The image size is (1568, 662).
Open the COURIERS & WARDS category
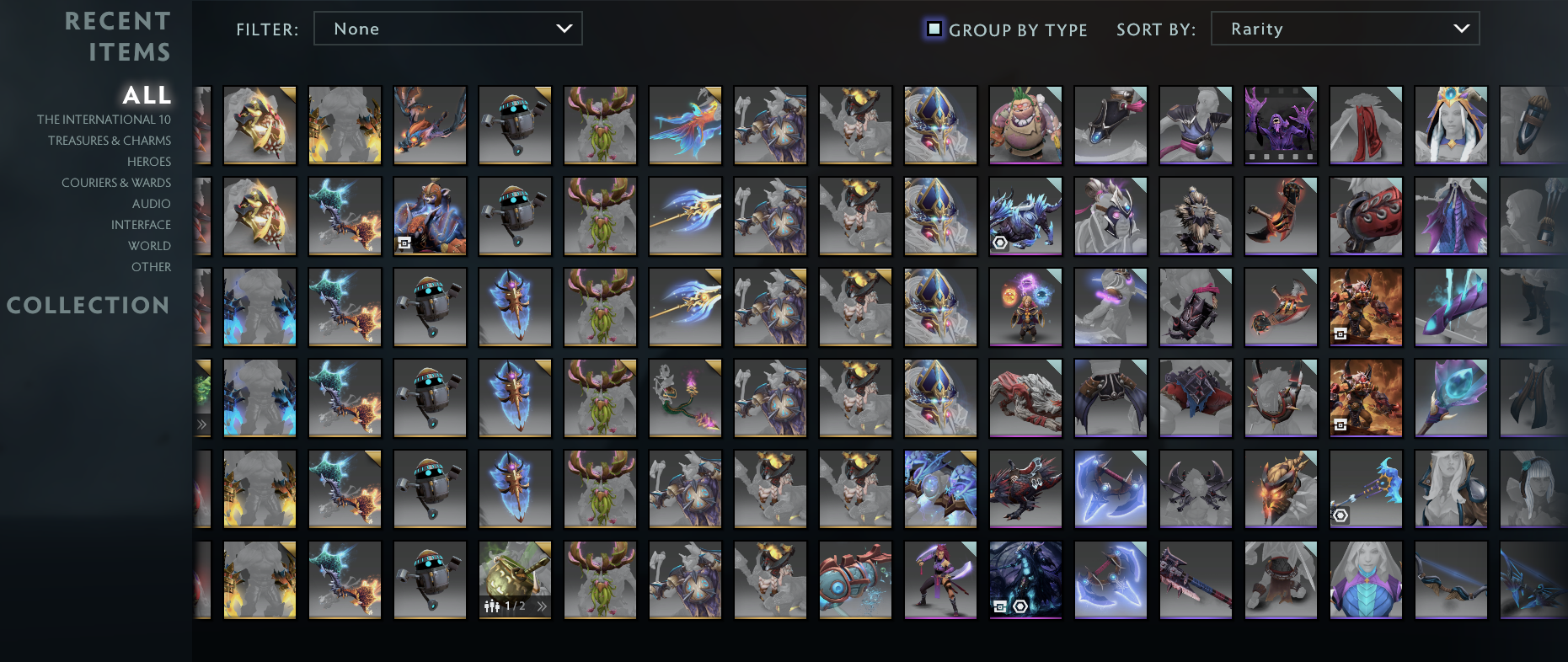coord(115,182)
